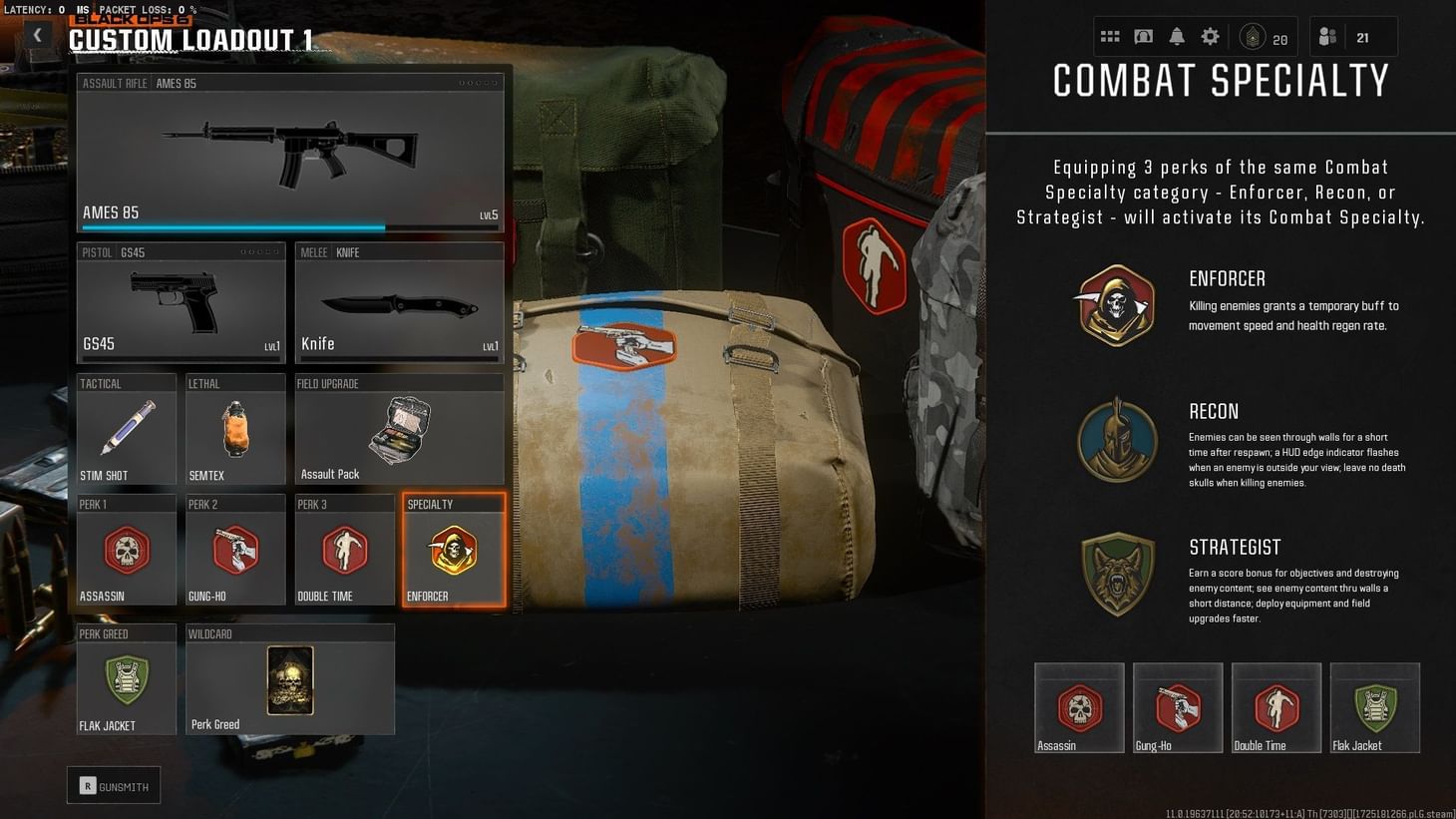The width and height of the screenshot is (1456, 819).
Task: Select the Assassin perk icon
Action: [127, 551]
